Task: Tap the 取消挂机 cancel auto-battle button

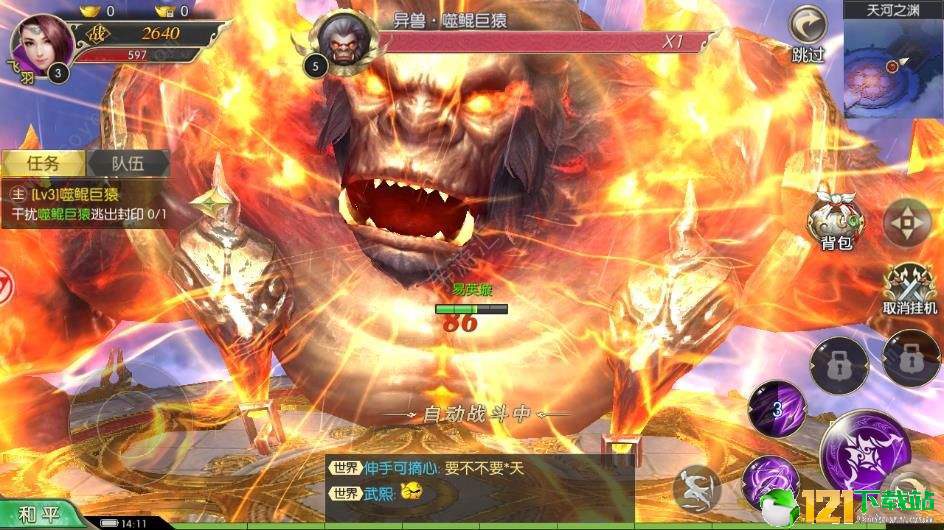Action: 910,285
